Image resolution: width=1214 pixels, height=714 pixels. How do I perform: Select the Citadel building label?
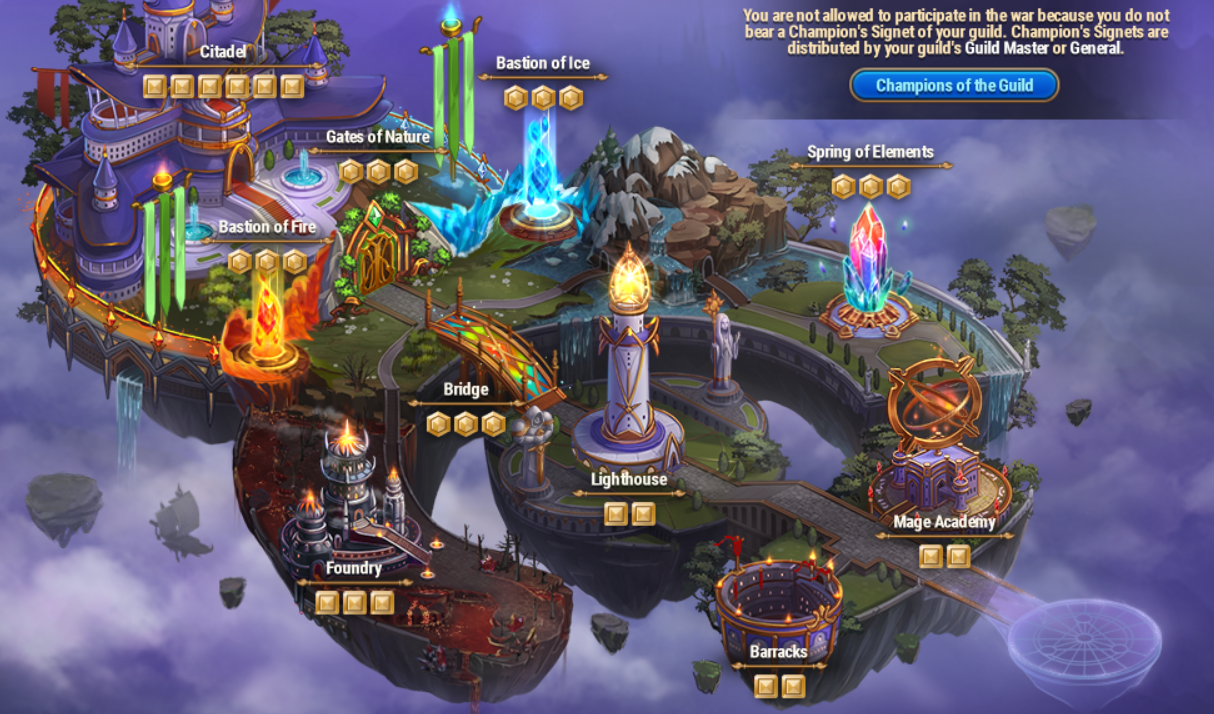[x=222, y=51]
